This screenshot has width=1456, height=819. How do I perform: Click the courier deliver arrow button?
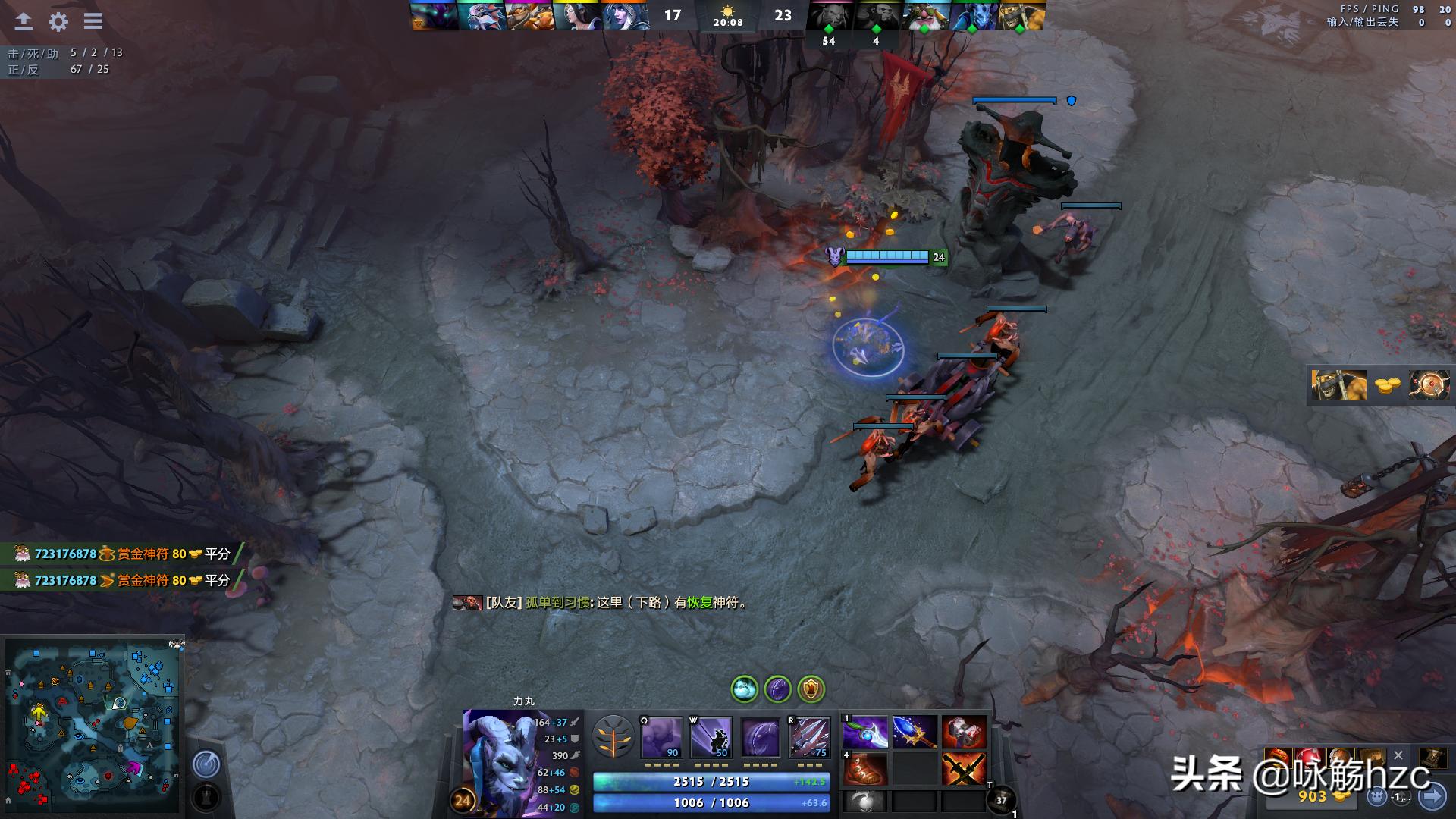(x=1432, y=796)
